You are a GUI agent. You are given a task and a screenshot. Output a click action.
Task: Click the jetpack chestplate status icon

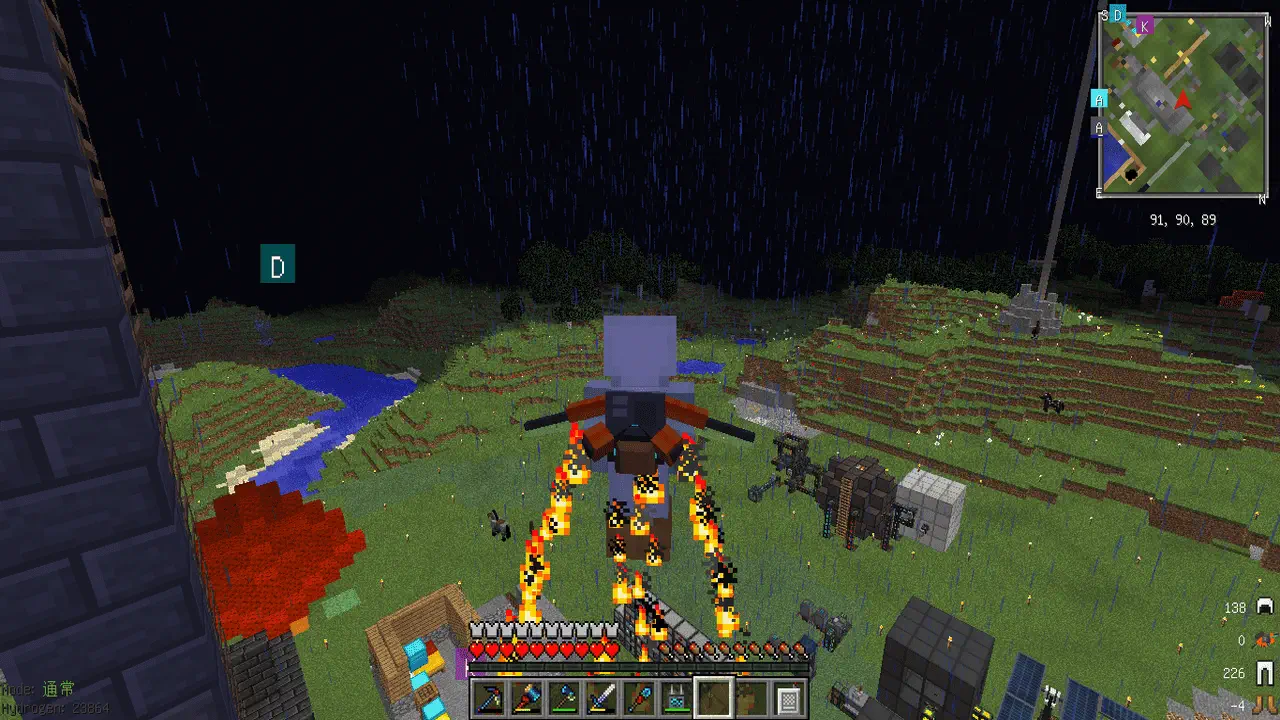[x=1265, y=640]
